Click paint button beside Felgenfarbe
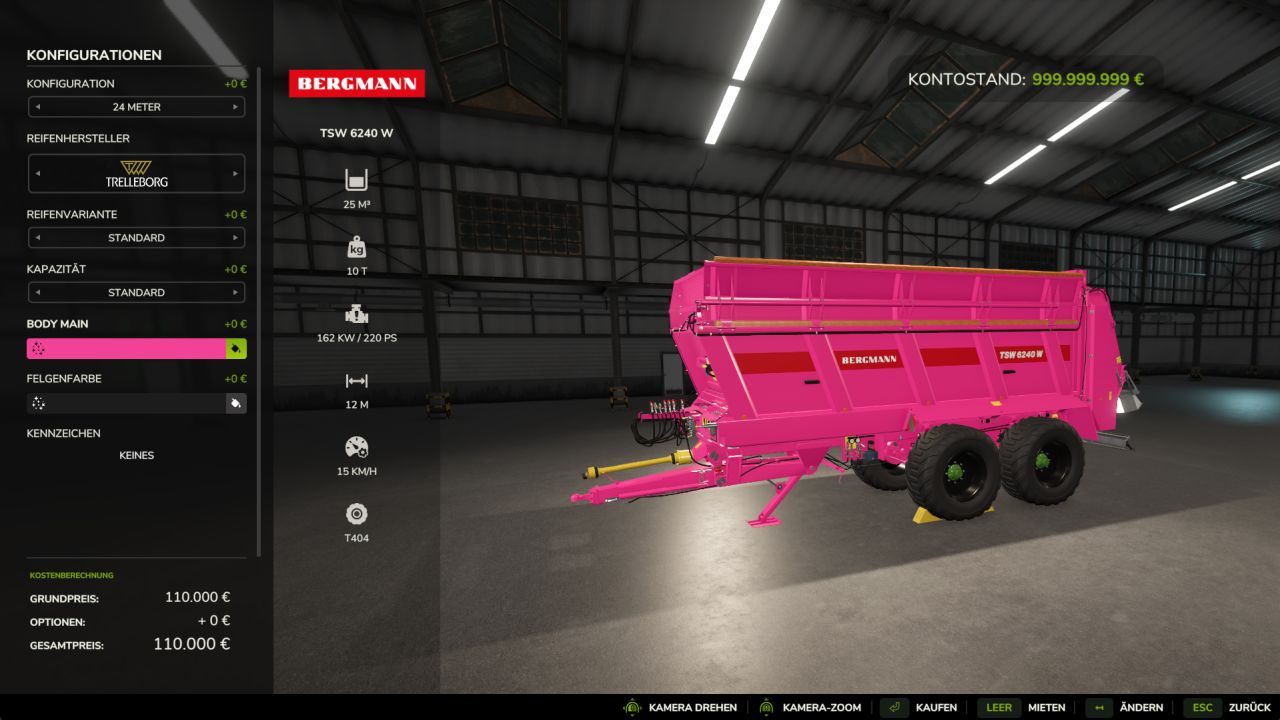The width and height of the screenshot is (1280, 720). [236, 404]
